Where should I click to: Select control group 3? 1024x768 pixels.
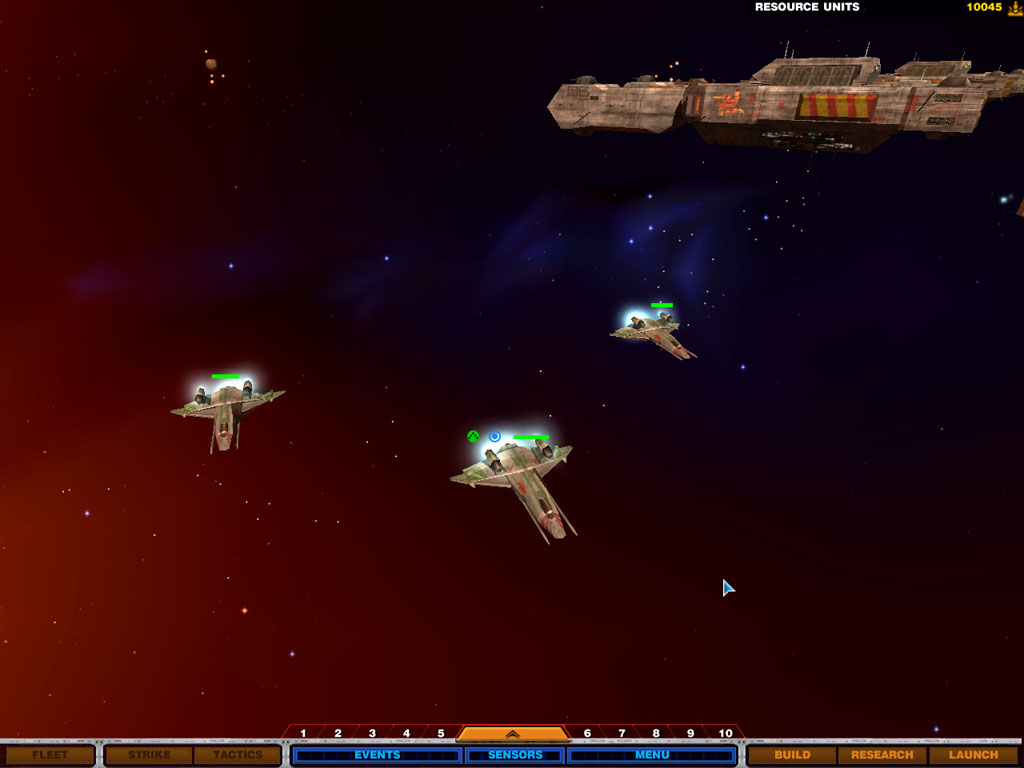[x=372, y=734]
